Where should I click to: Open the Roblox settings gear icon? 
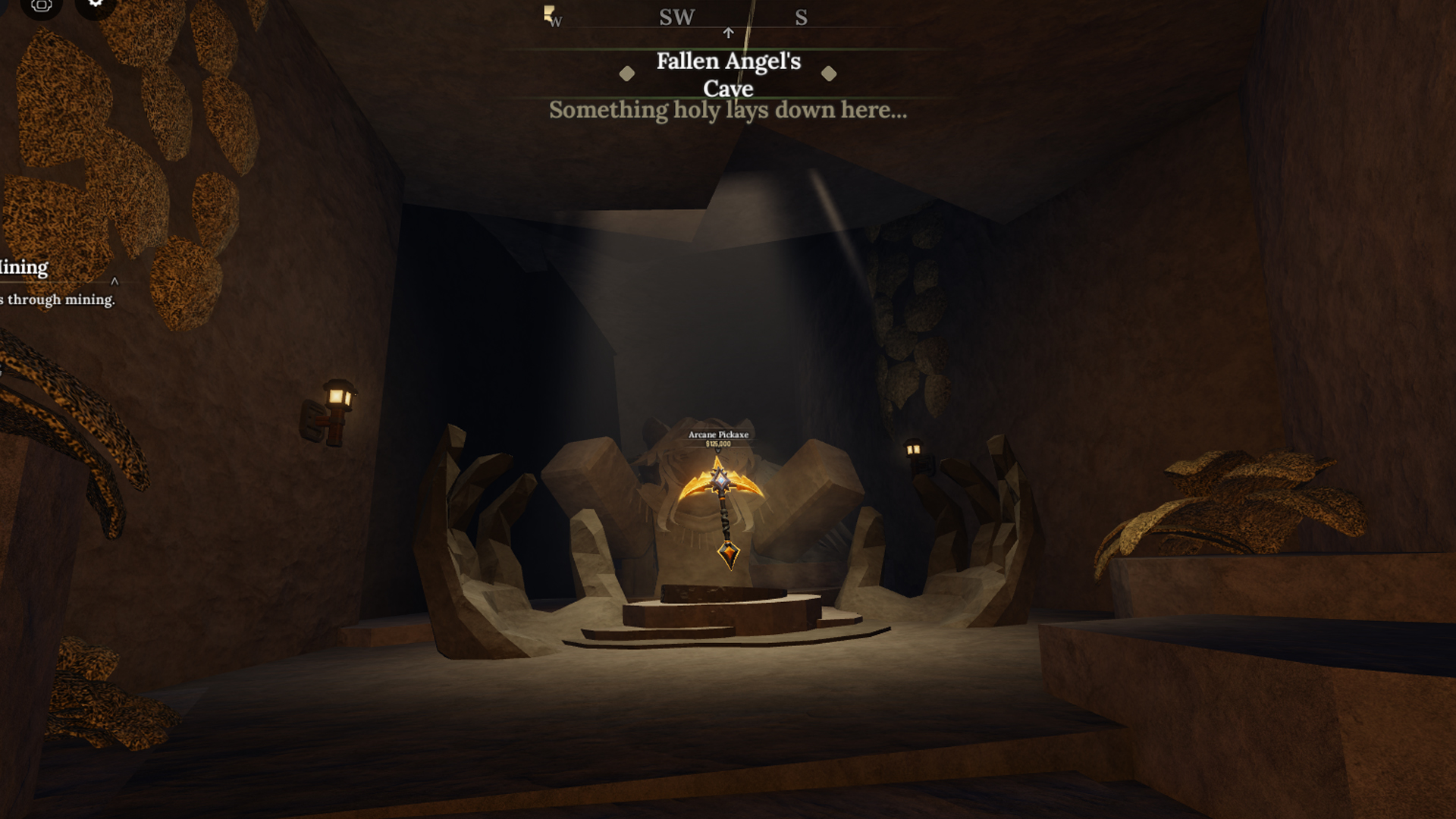(x=95, y=5)
